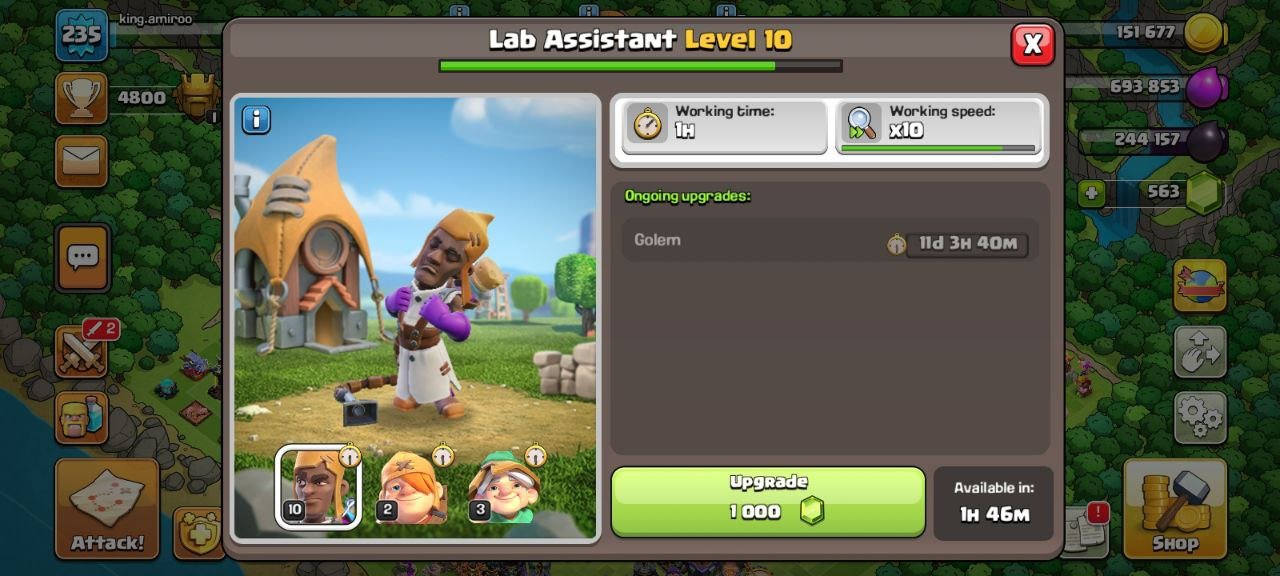Pick the level 3 green-hat helper portrait
The width and height of the screenshot is (1280, 576).
click(505, 487)
